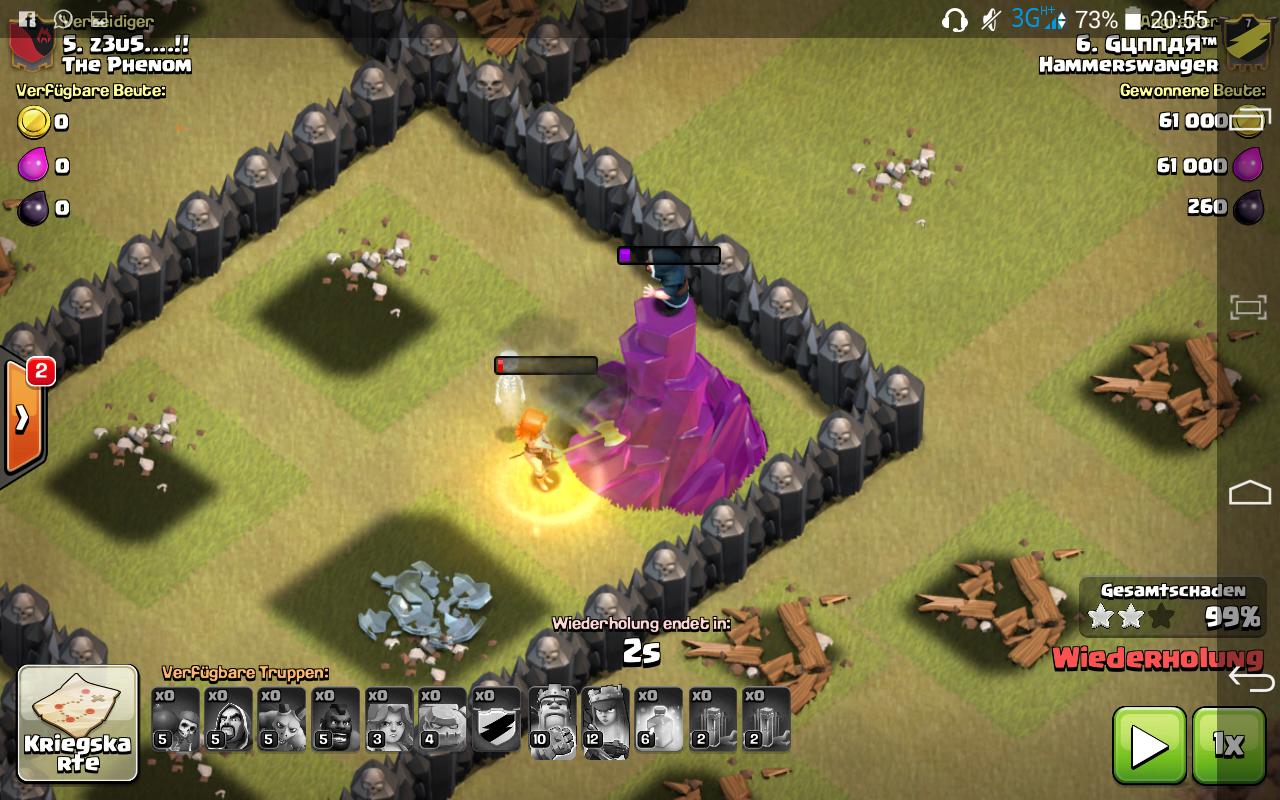
Task: Pick the Hog Rider troop slot
Action: tap(336, 719)
